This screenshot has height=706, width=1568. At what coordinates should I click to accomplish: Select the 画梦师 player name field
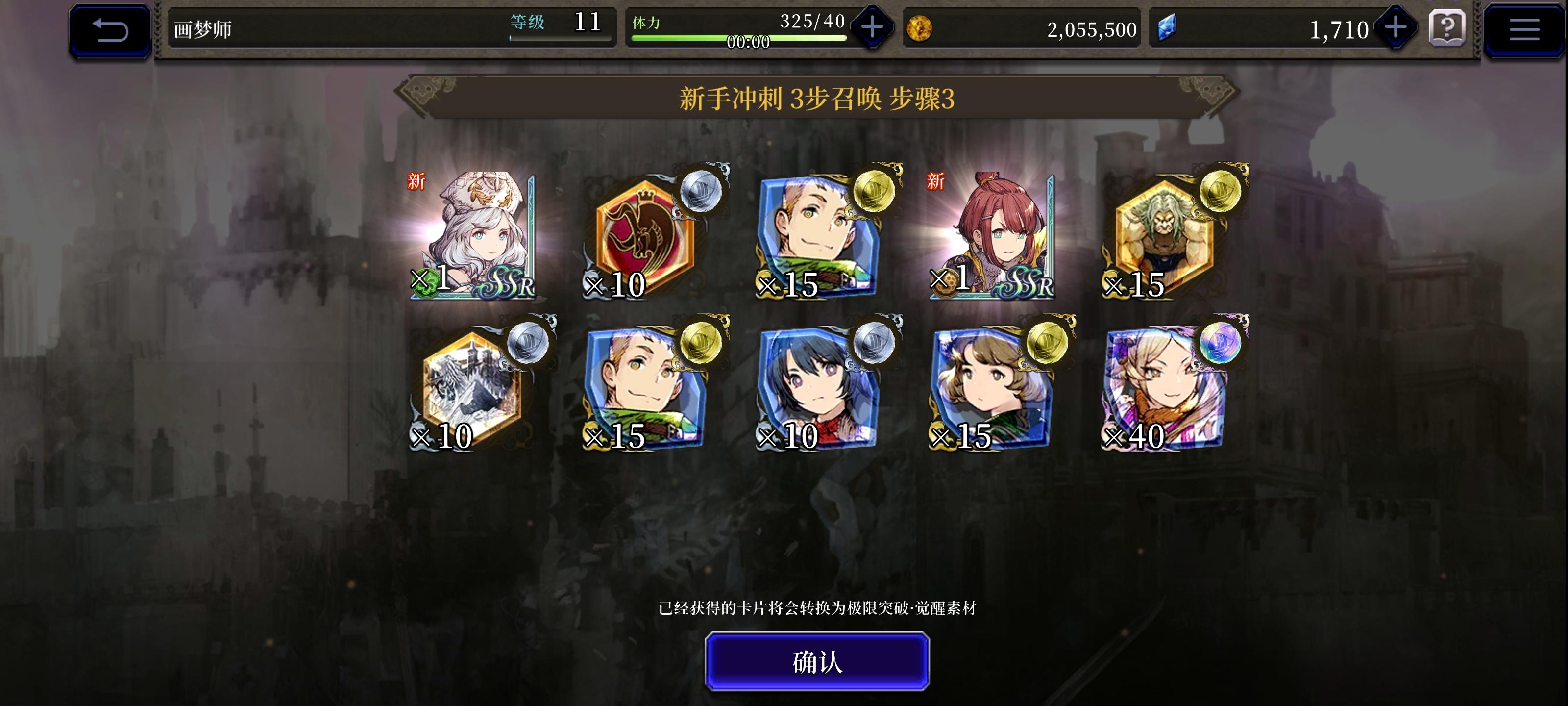pyautogui.click(x=201, y=28)
